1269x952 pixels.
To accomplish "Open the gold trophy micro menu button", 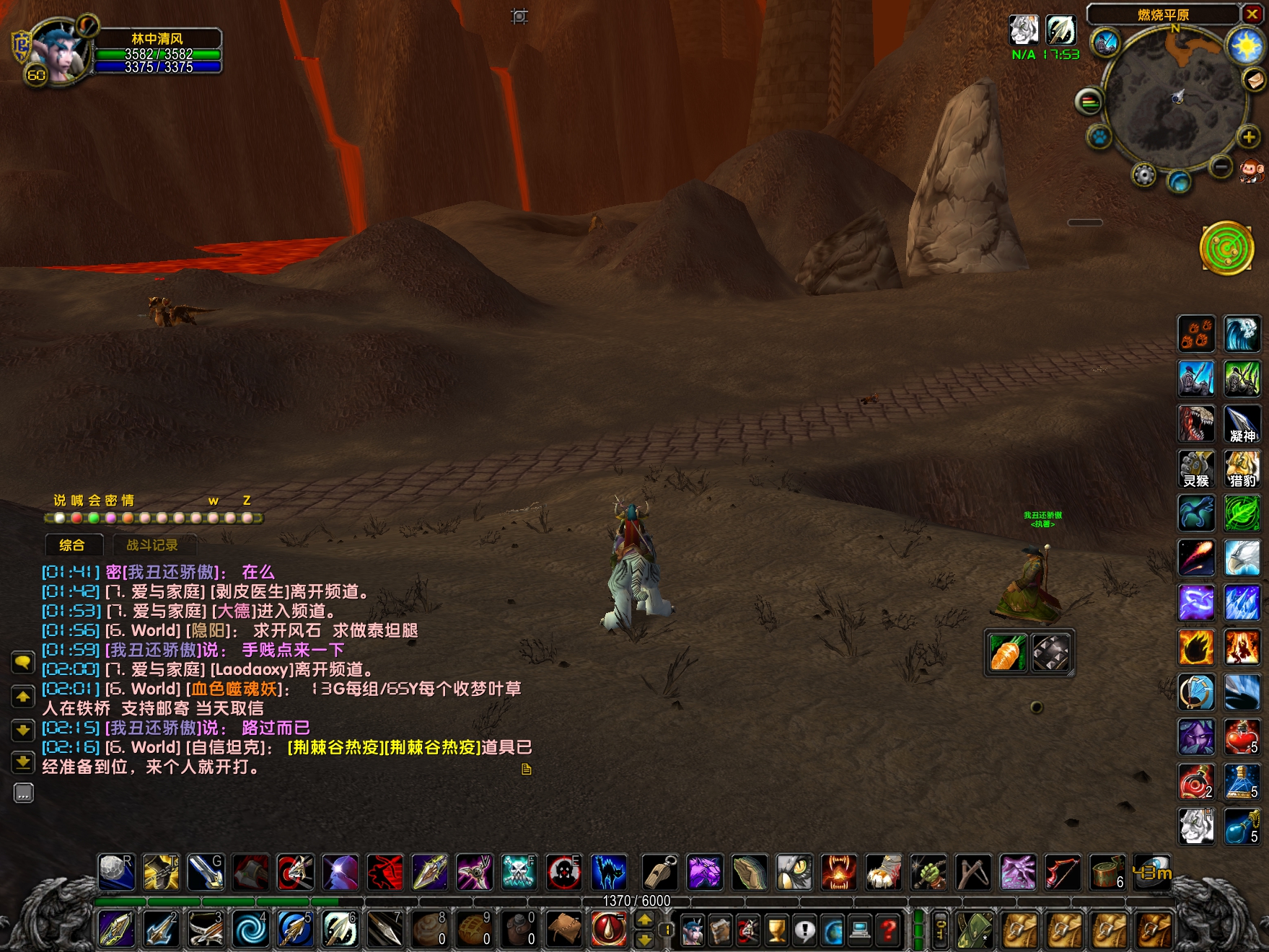I will (x=776, y=930).
